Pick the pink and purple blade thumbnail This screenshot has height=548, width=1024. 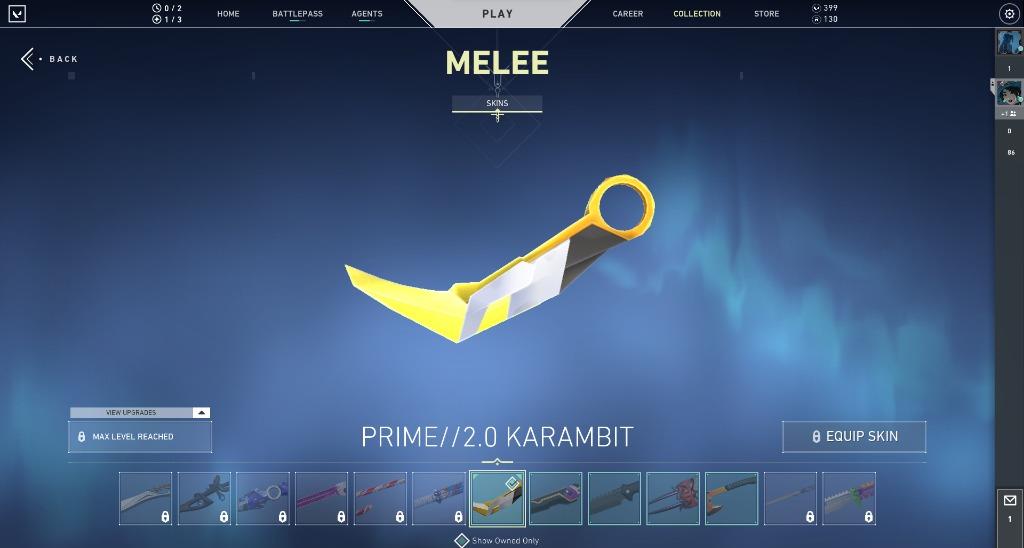(x=321, y=498)
